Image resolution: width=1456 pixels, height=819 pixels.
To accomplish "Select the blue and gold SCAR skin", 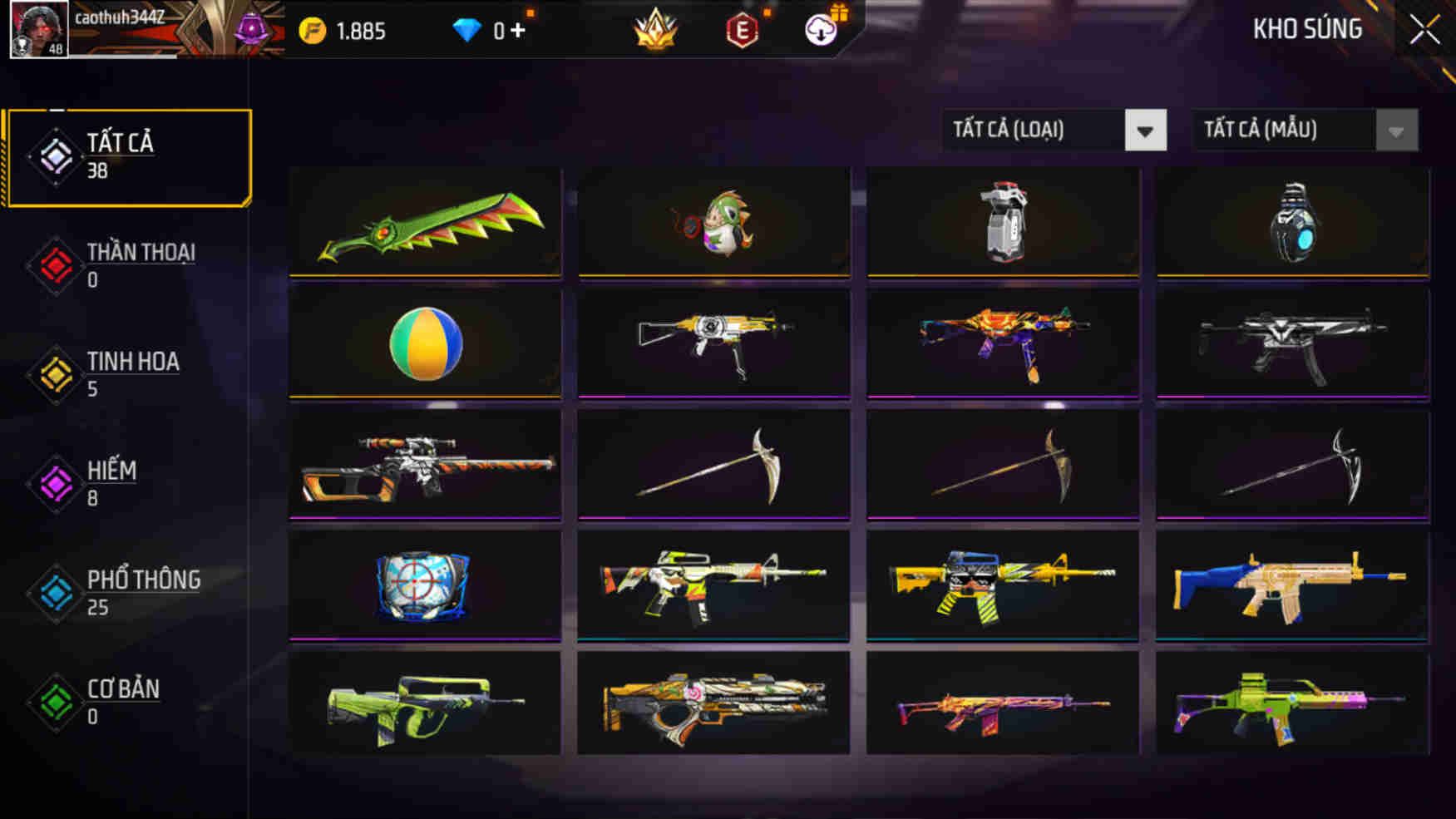I will click(x=1292, y=585).
